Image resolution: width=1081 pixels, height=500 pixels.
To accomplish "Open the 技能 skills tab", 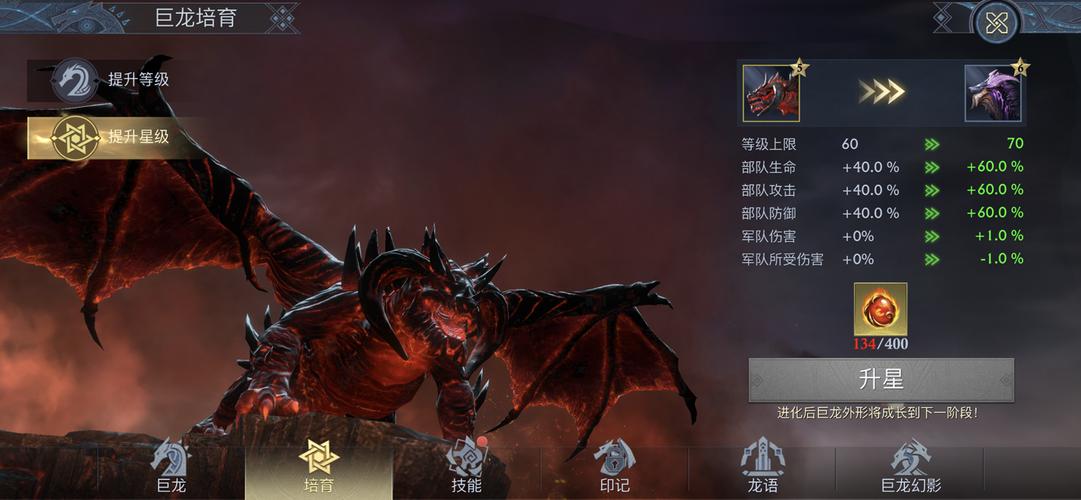I will (466, 468).
